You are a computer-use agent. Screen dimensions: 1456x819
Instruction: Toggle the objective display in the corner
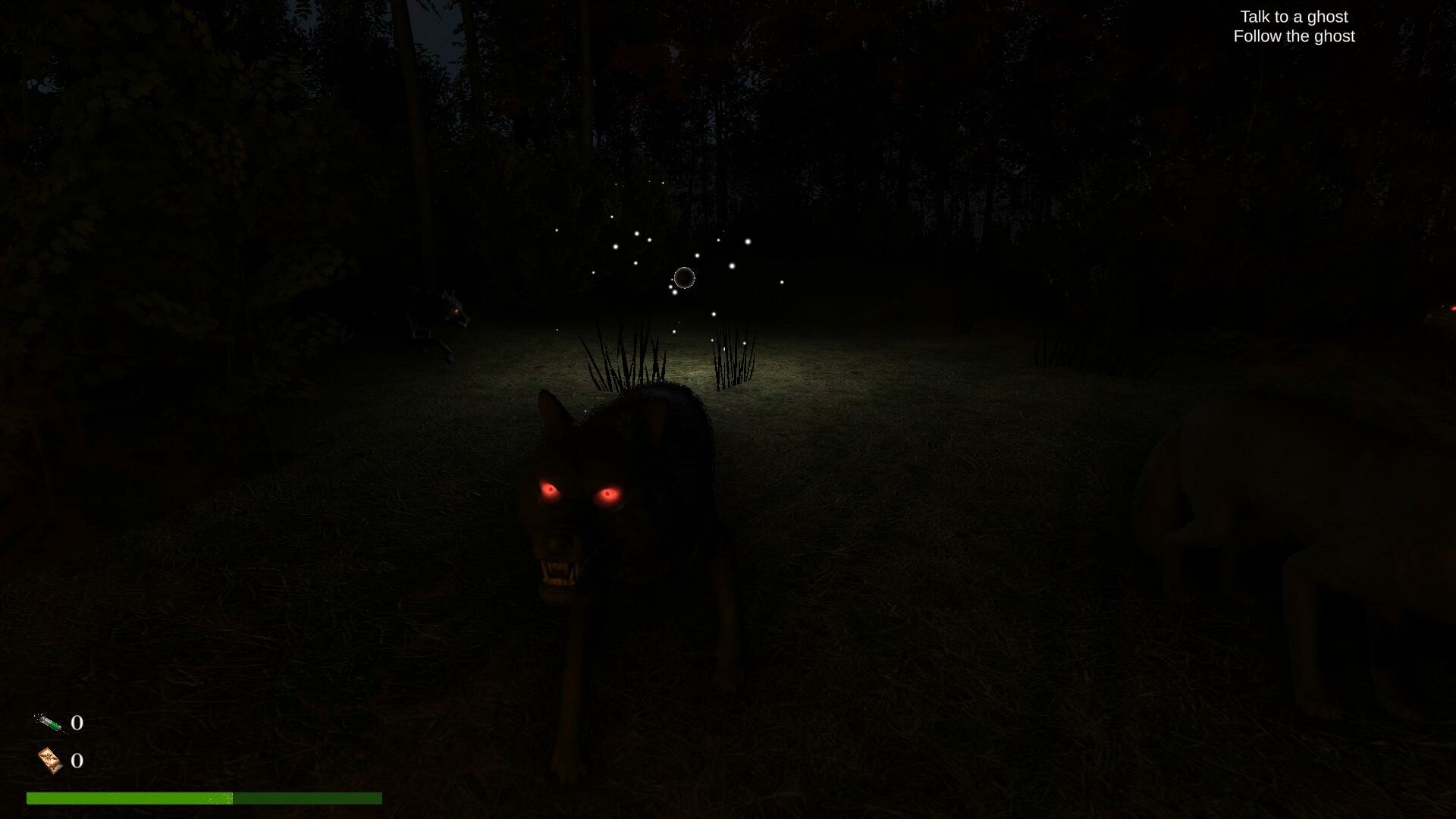pos(1294,26)
